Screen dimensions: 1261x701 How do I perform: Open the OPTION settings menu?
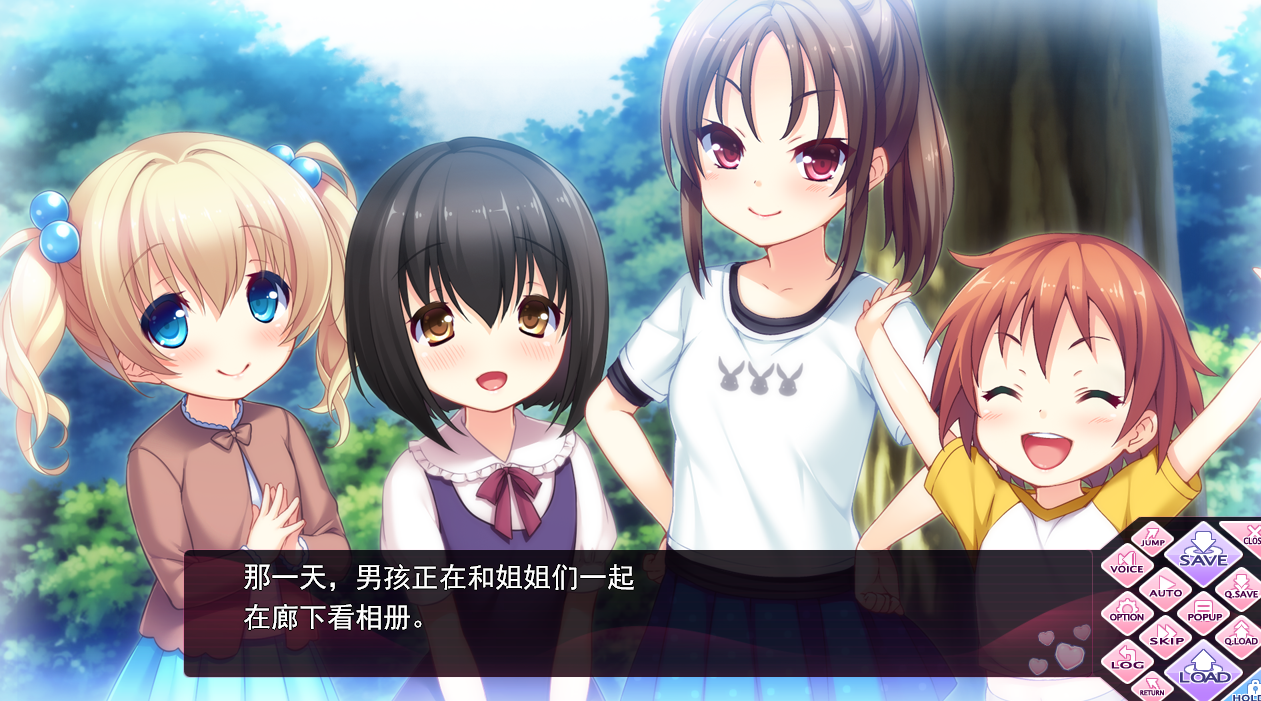tap(1127, 611)
